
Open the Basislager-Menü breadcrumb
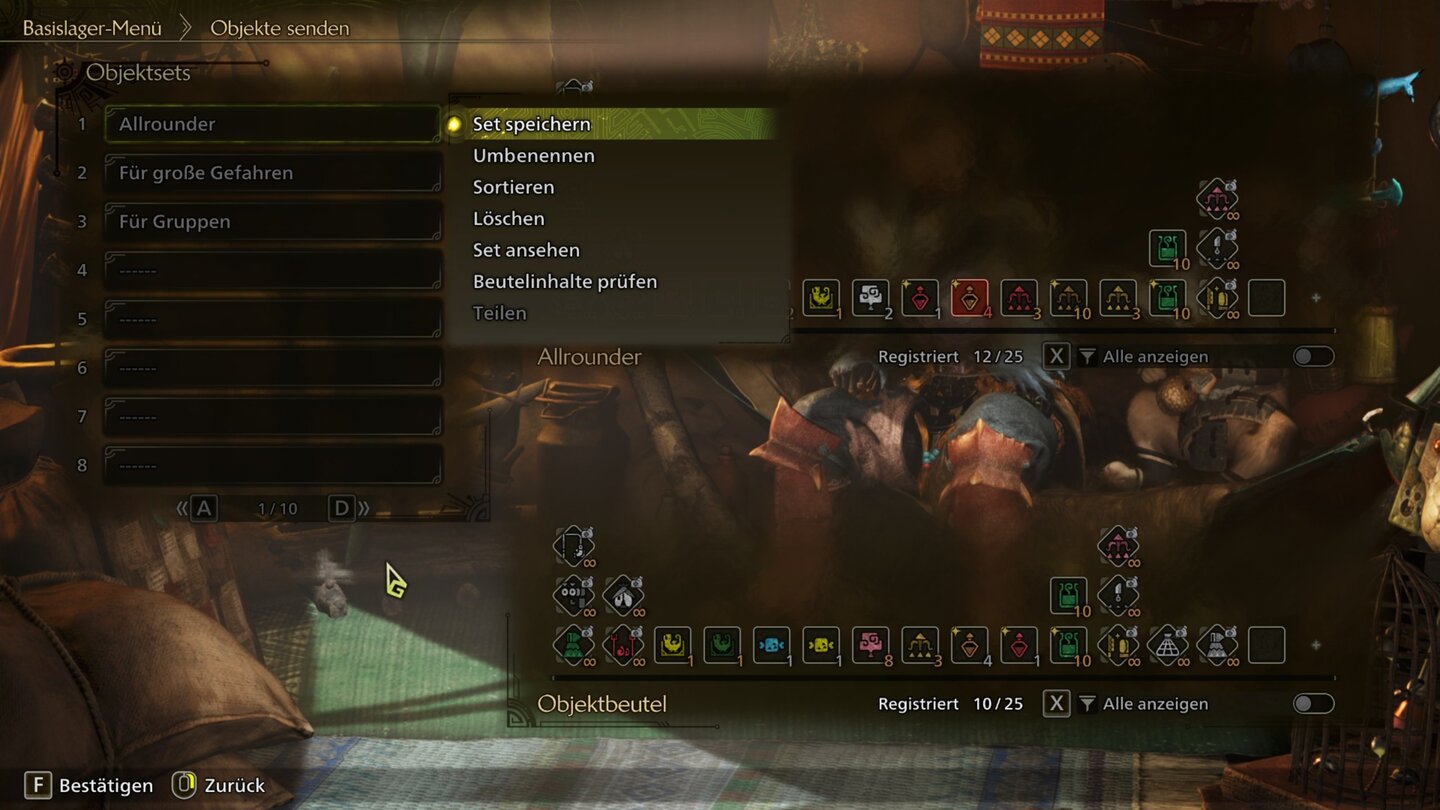tap(92, 28)
